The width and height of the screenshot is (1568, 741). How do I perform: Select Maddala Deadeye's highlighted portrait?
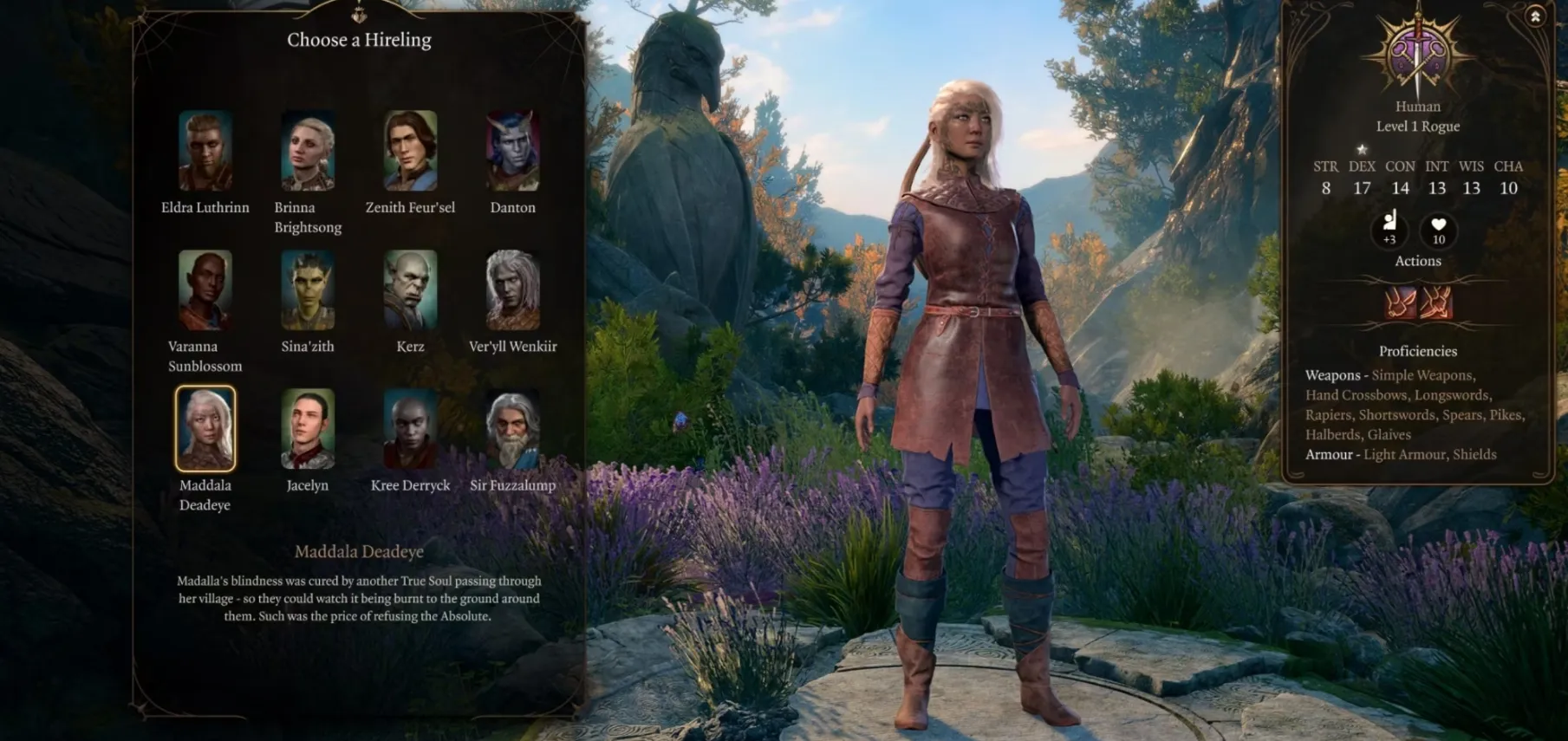(x=205, y=429)
